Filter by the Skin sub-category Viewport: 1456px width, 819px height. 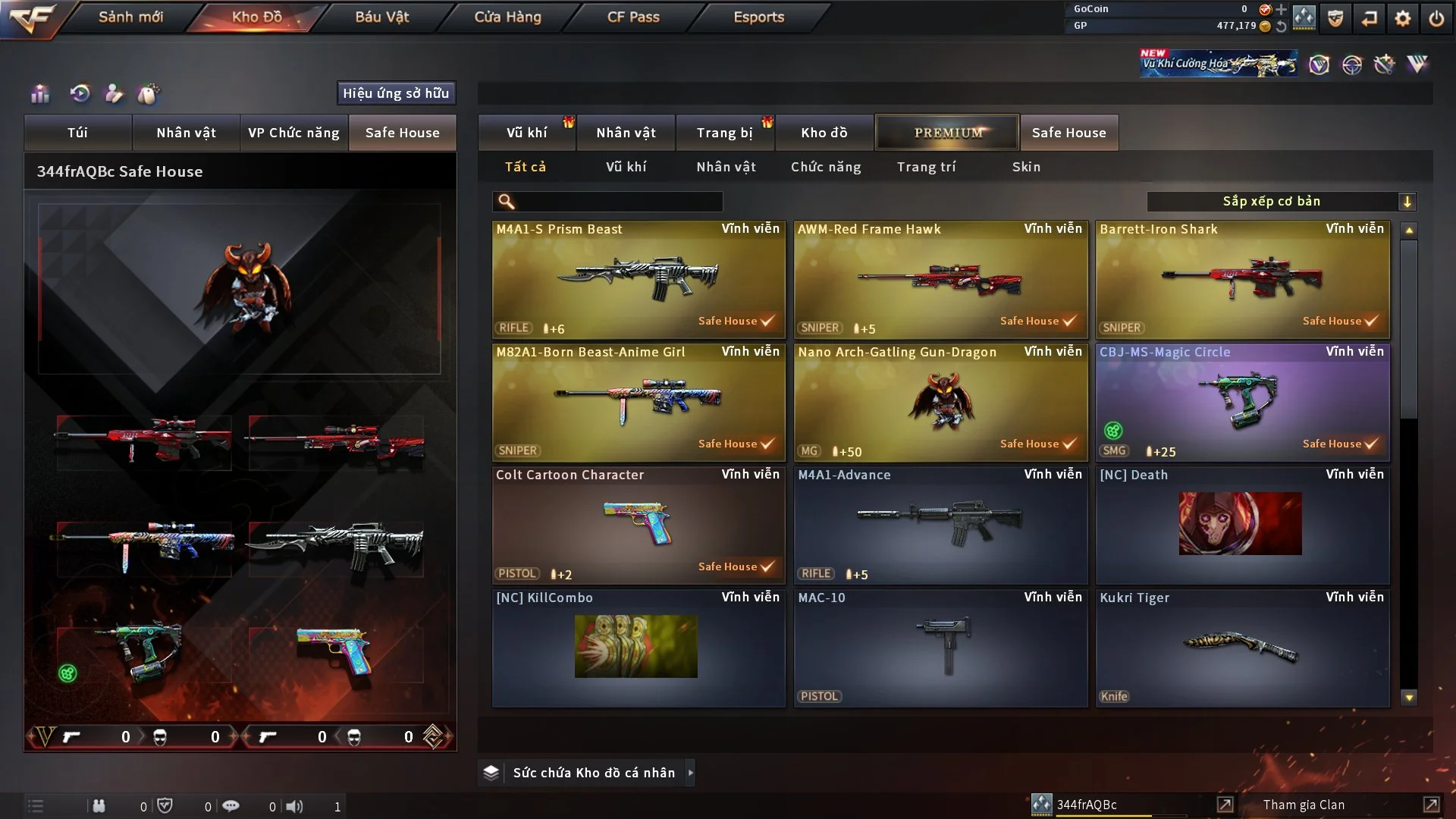coord(1026,167)
